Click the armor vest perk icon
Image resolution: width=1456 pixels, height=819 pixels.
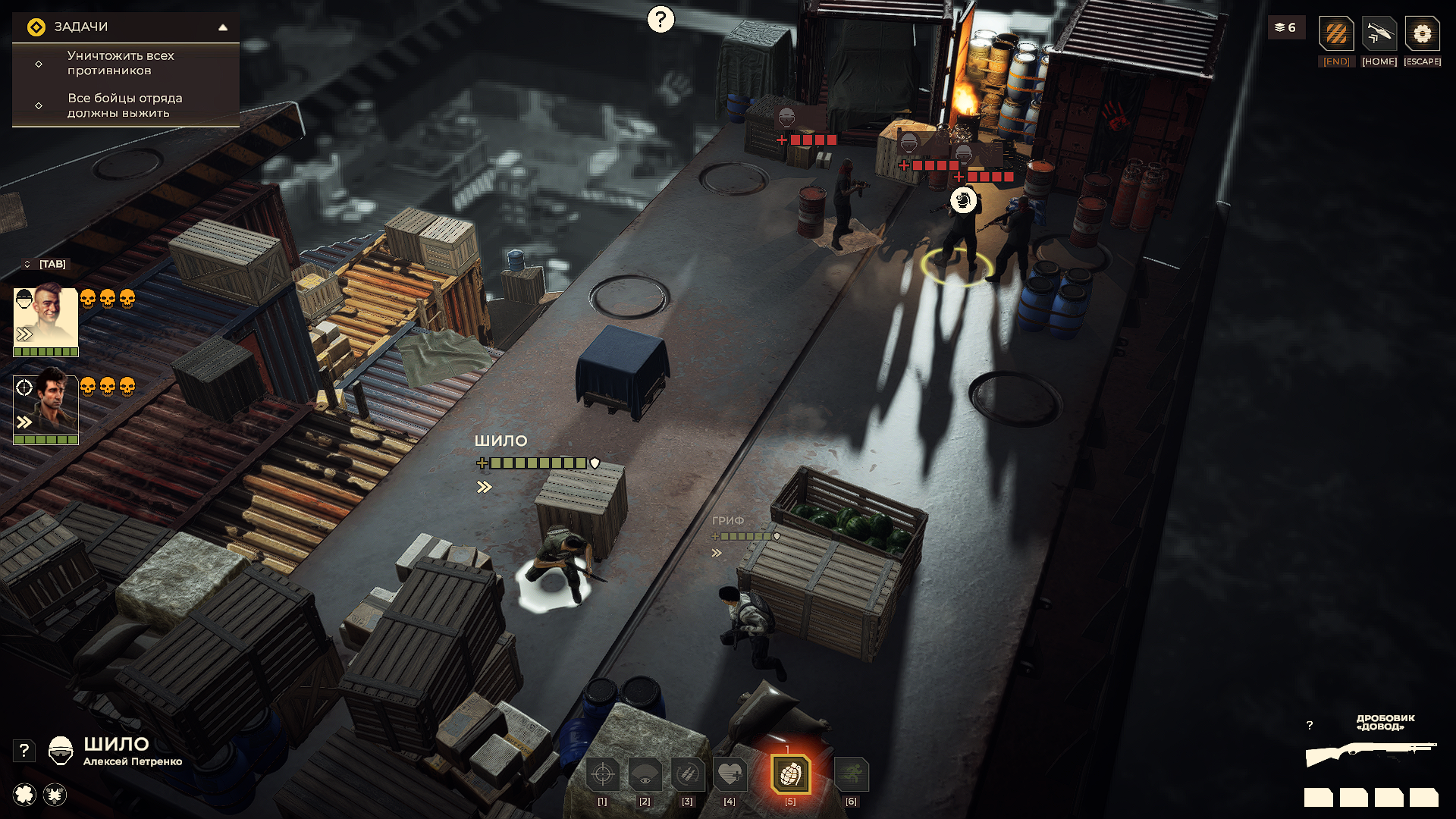click(55, 795)
